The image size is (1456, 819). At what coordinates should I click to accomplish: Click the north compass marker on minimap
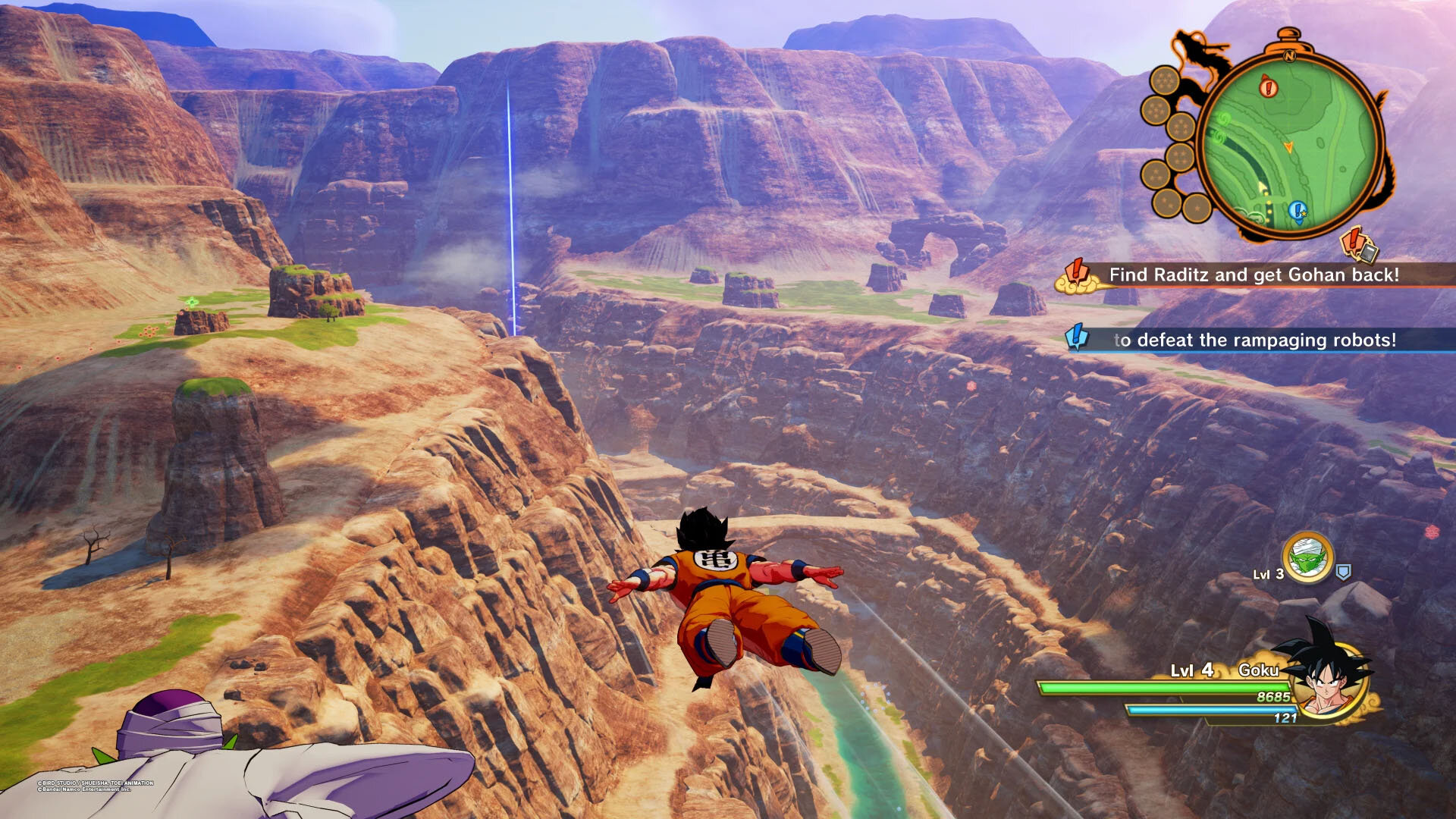pos(1289,55)
